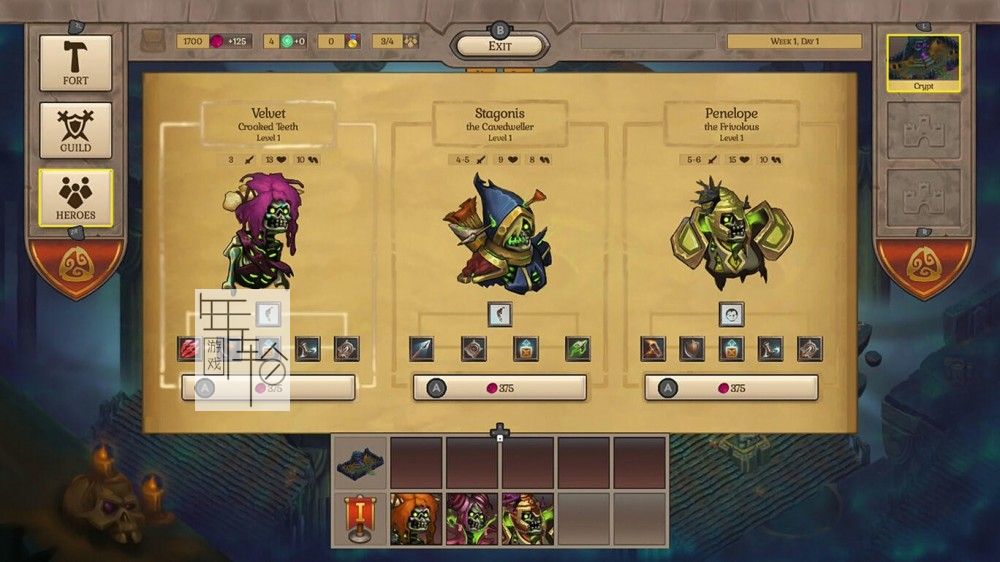Select the Crypt town thumbnail
The height and width of the screenshot is (562, 1000).
[923, 63]
